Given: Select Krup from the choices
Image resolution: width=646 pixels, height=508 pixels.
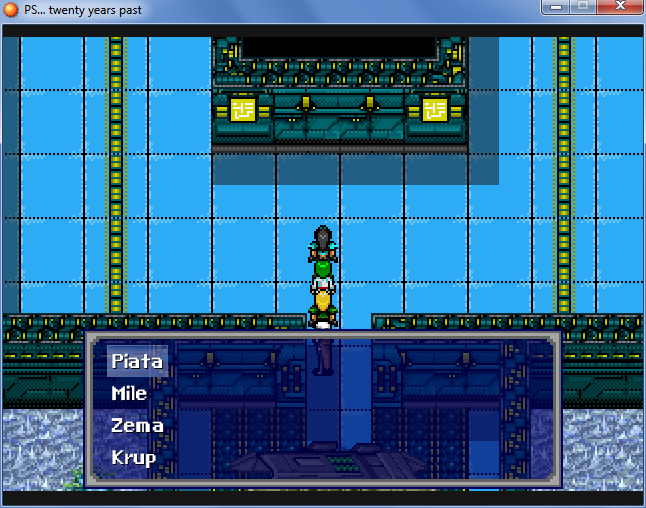Looking at the screenshot, I should (134, 457).
